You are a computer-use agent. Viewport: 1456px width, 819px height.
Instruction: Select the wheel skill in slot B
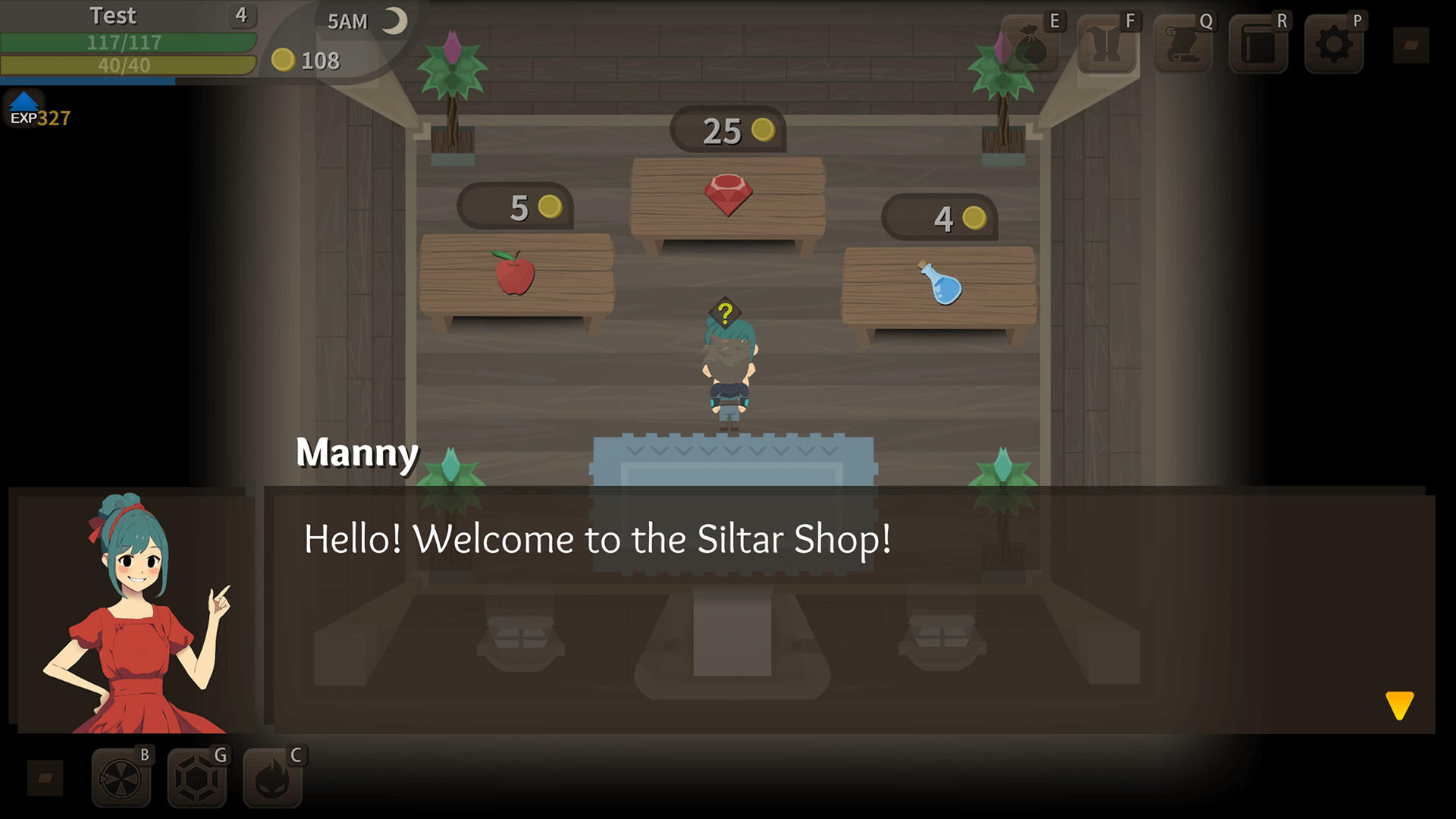pos(121,777)
